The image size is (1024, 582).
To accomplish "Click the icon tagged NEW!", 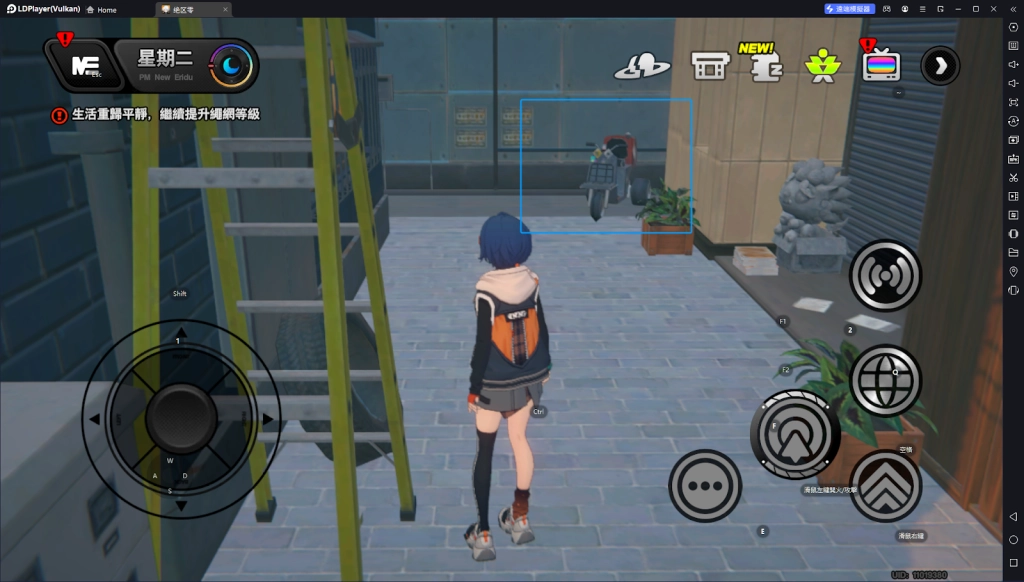I will (x=766, y=66).
